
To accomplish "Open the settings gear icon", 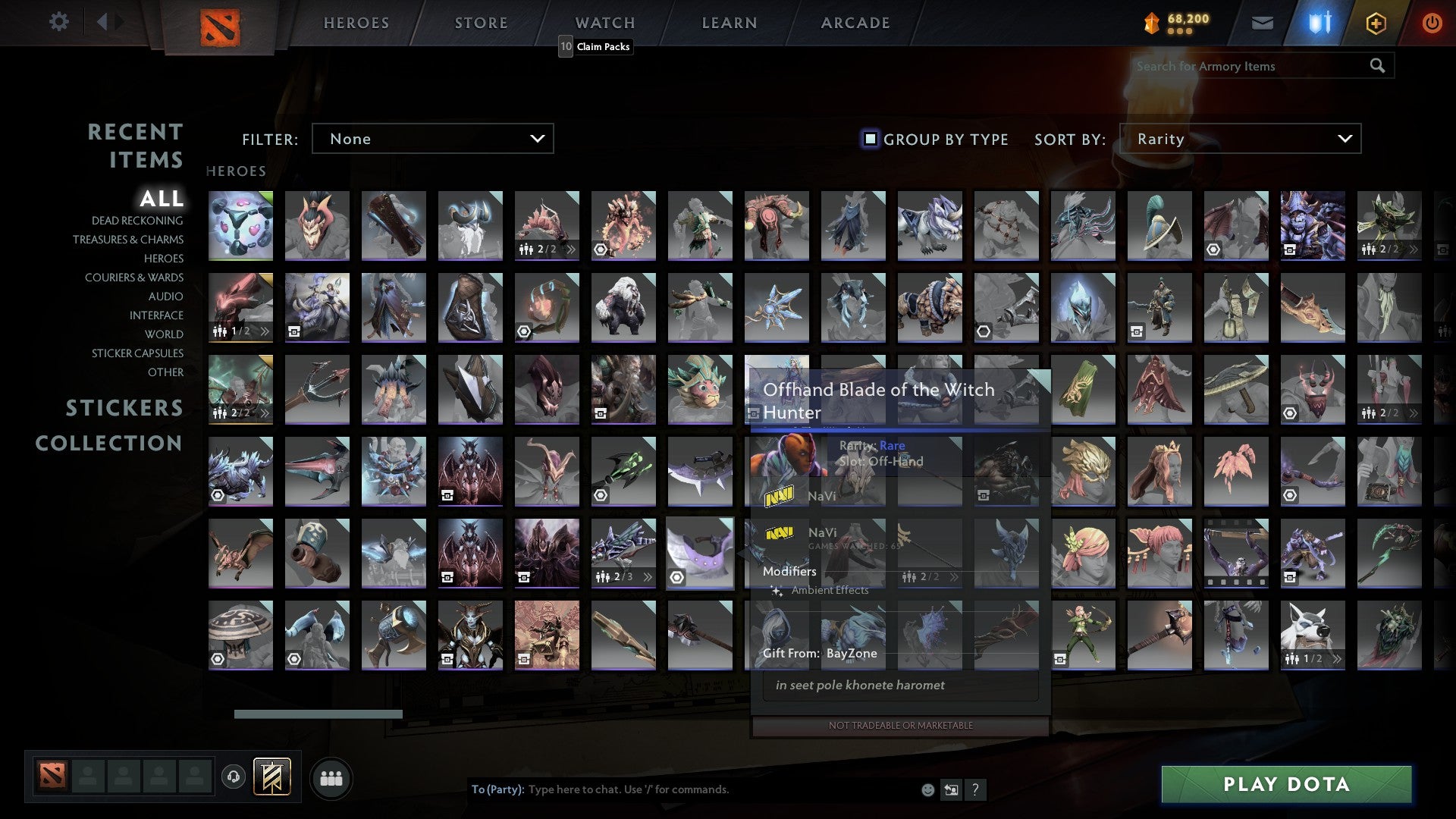I will point(59,22).
